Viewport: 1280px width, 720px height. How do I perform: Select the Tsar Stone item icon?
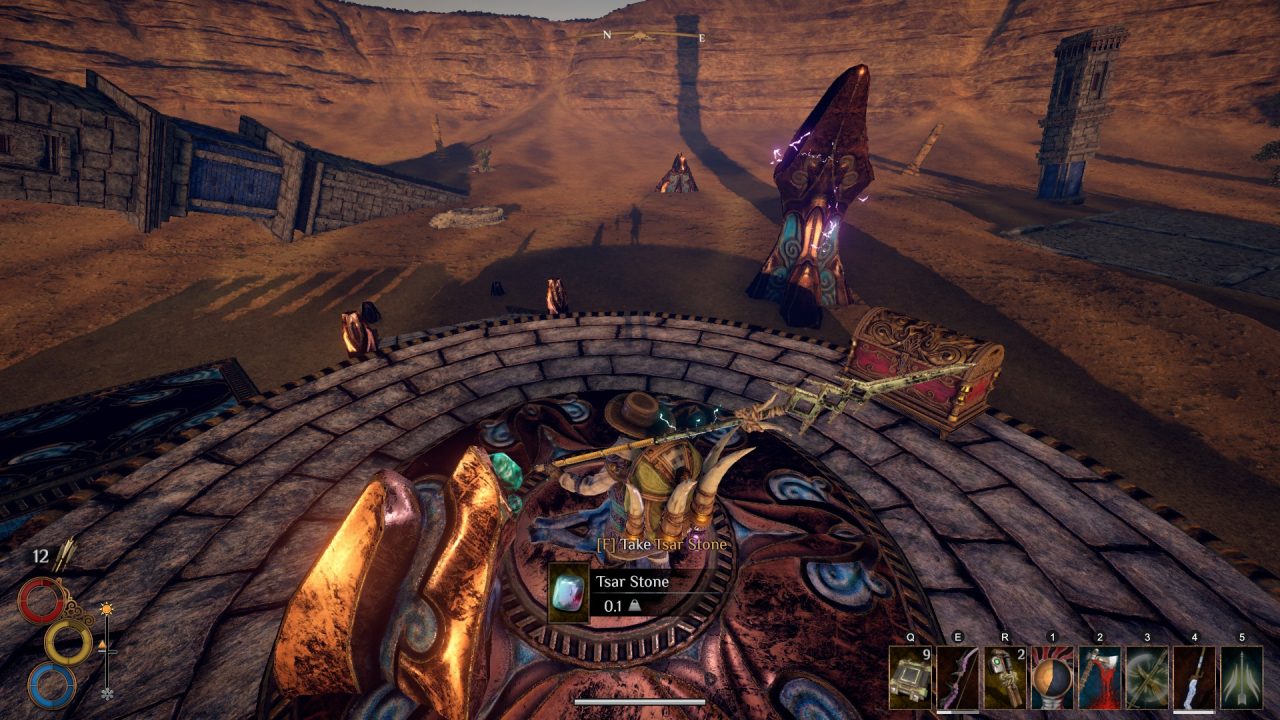569,593
